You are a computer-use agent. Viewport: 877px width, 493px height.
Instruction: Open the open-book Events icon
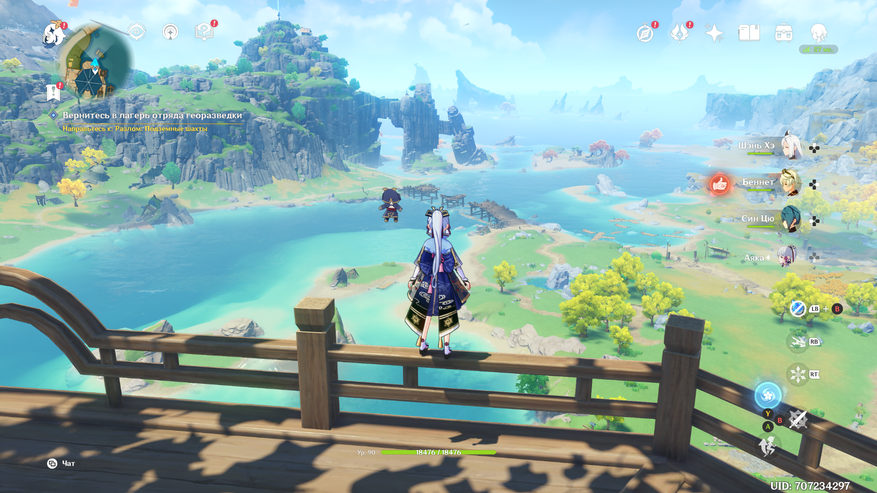coord(748,33)
